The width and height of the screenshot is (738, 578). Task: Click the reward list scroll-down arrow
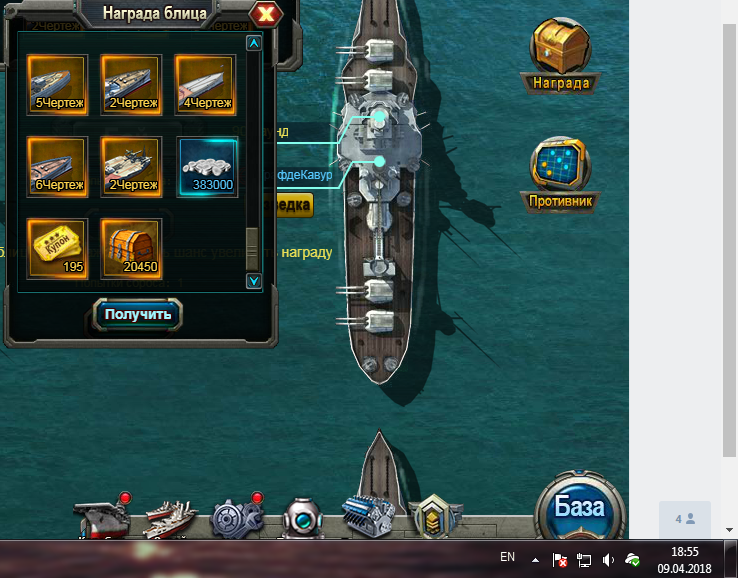coord(254,281)
